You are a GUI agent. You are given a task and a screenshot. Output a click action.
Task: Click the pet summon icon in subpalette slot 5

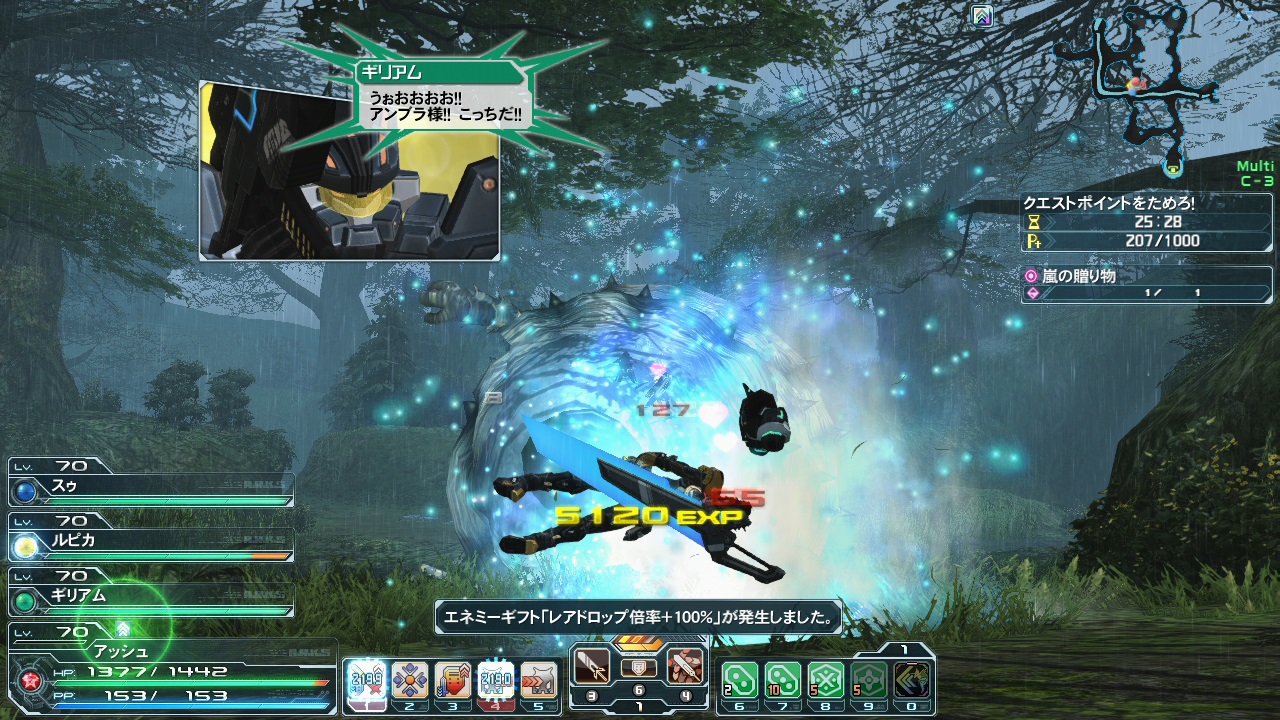(x=538, y=680)
